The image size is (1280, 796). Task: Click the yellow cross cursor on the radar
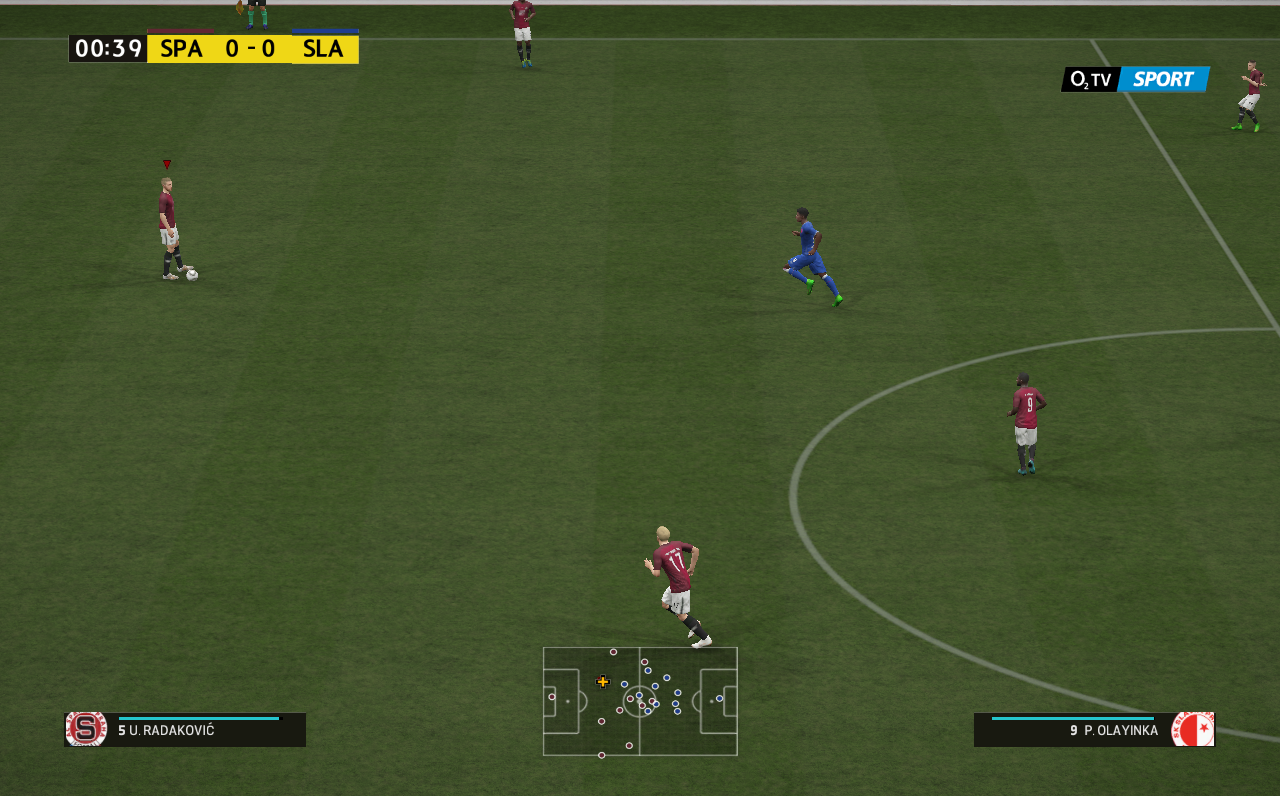[603, 682]
